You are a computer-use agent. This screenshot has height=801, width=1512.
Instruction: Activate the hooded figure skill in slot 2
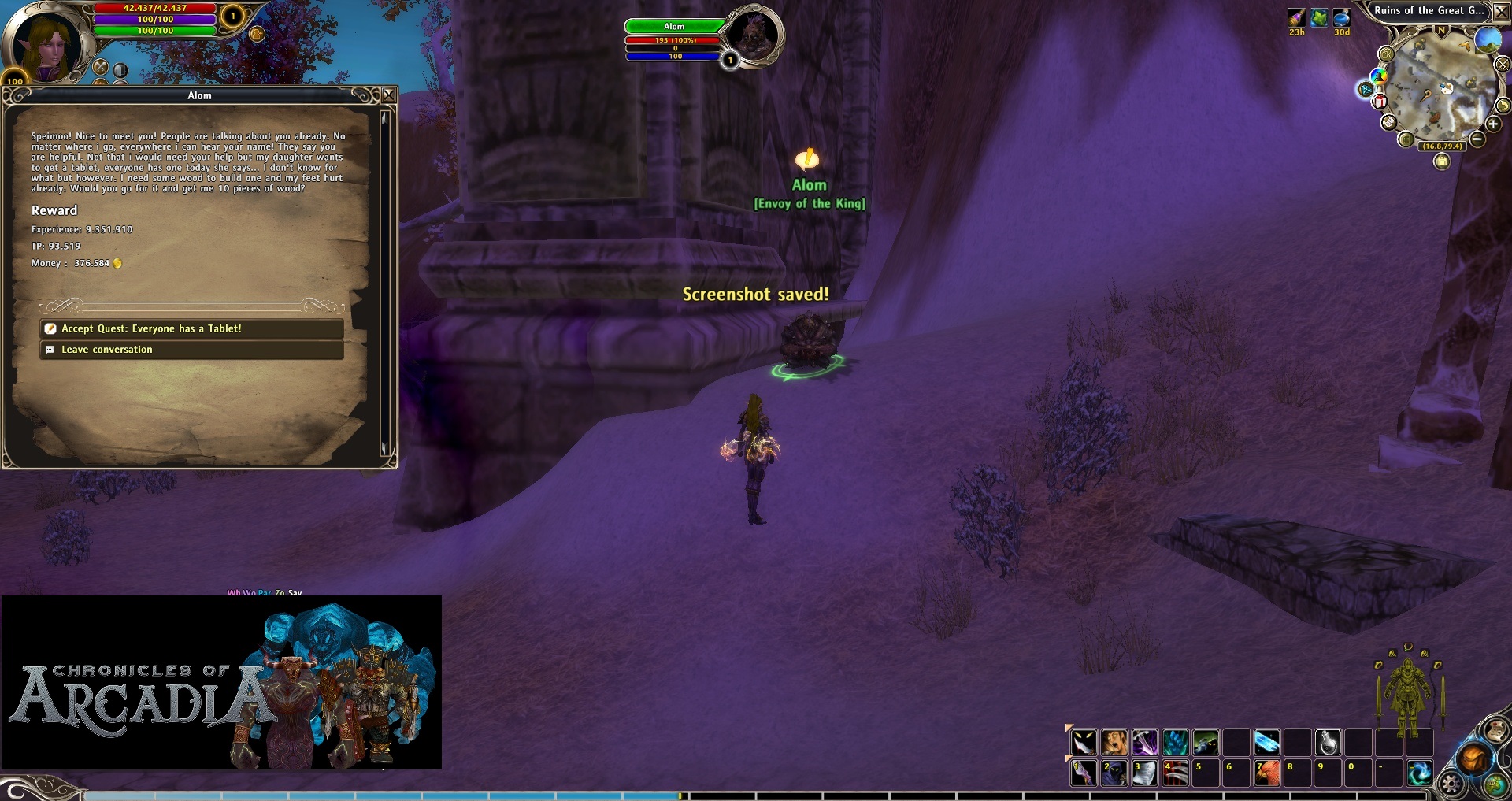click(1114, 773)
